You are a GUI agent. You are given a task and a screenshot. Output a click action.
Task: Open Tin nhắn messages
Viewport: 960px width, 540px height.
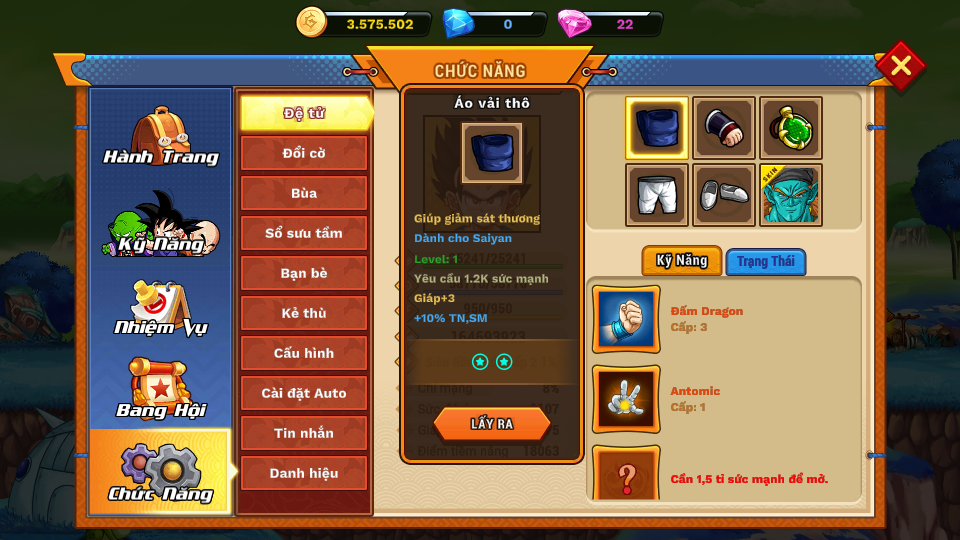[303, 433]
